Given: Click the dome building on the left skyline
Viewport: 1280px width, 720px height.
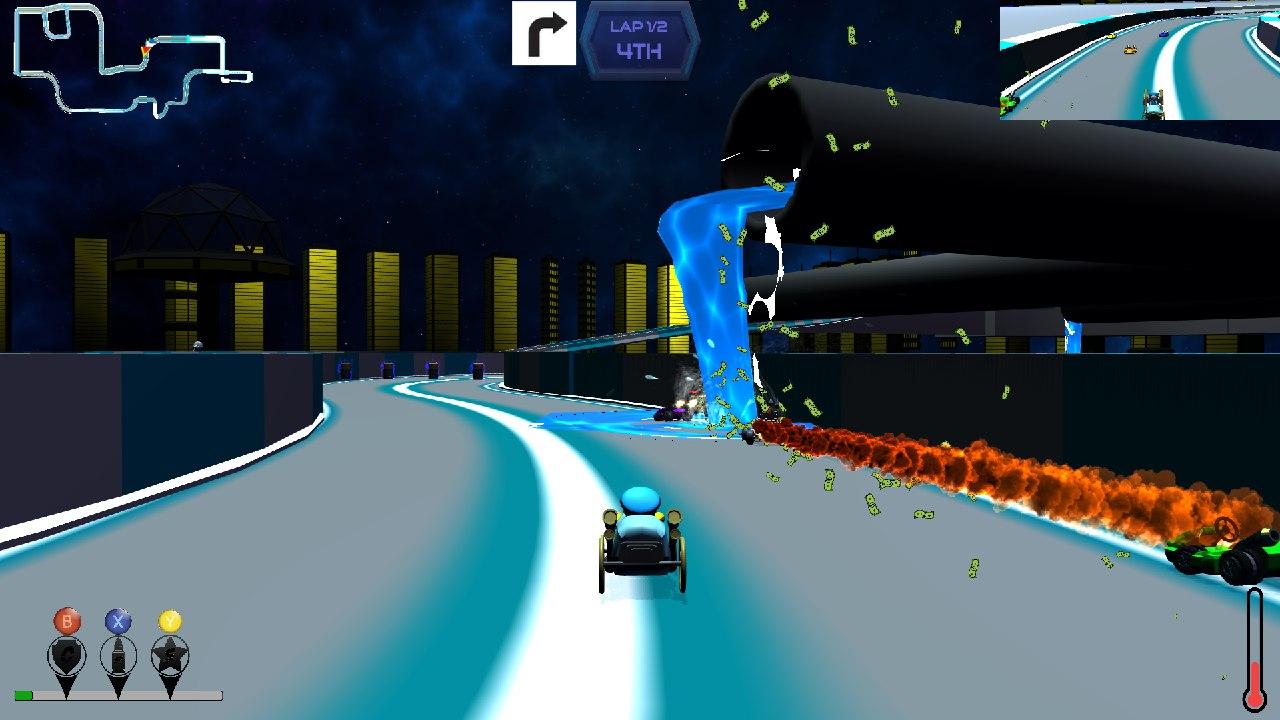Looking at the screenshot, I should (205, 230).
